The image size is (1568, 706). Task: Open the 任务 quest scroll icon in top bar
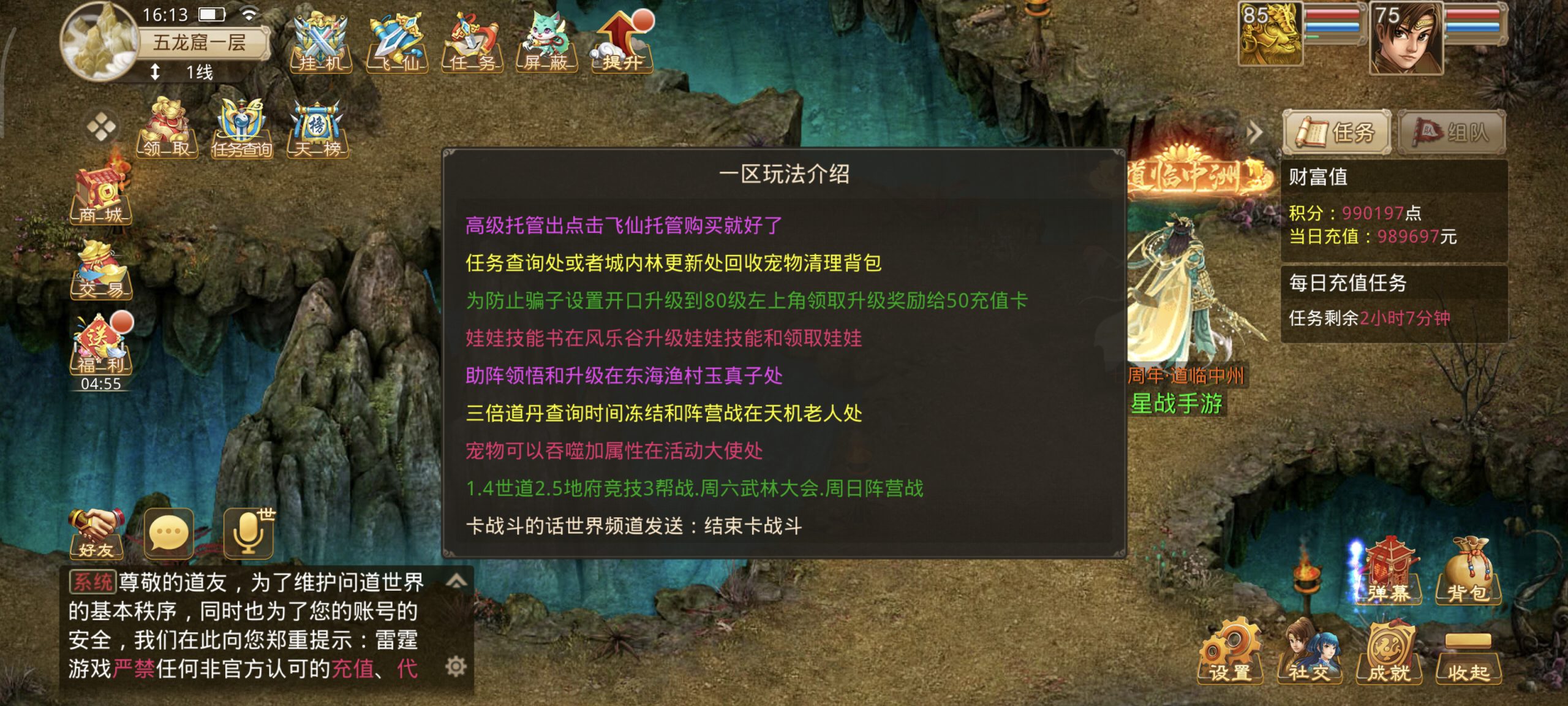click(x=472, y=43)
